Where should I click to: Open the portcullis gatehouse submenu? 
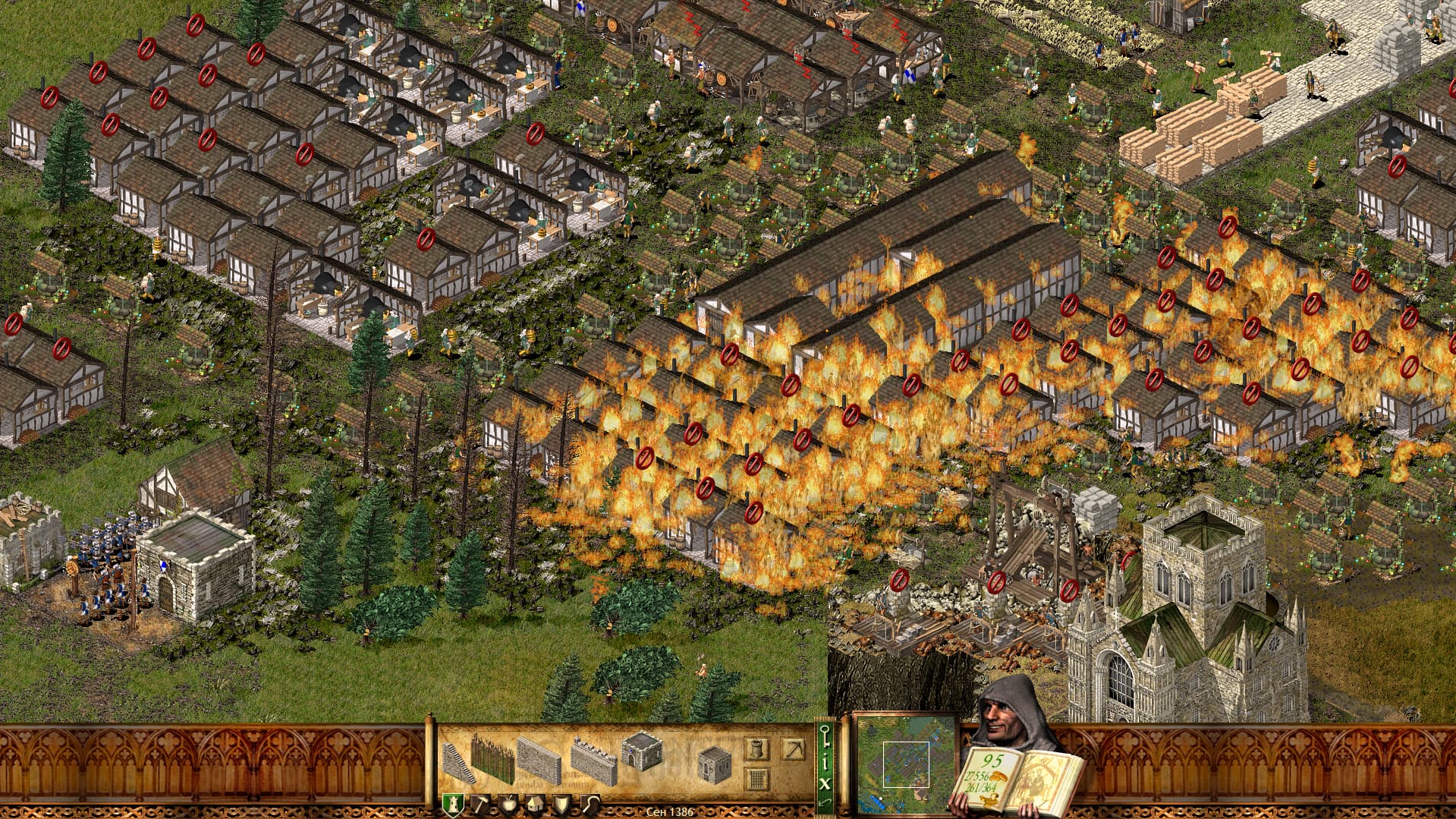point(756,778)
